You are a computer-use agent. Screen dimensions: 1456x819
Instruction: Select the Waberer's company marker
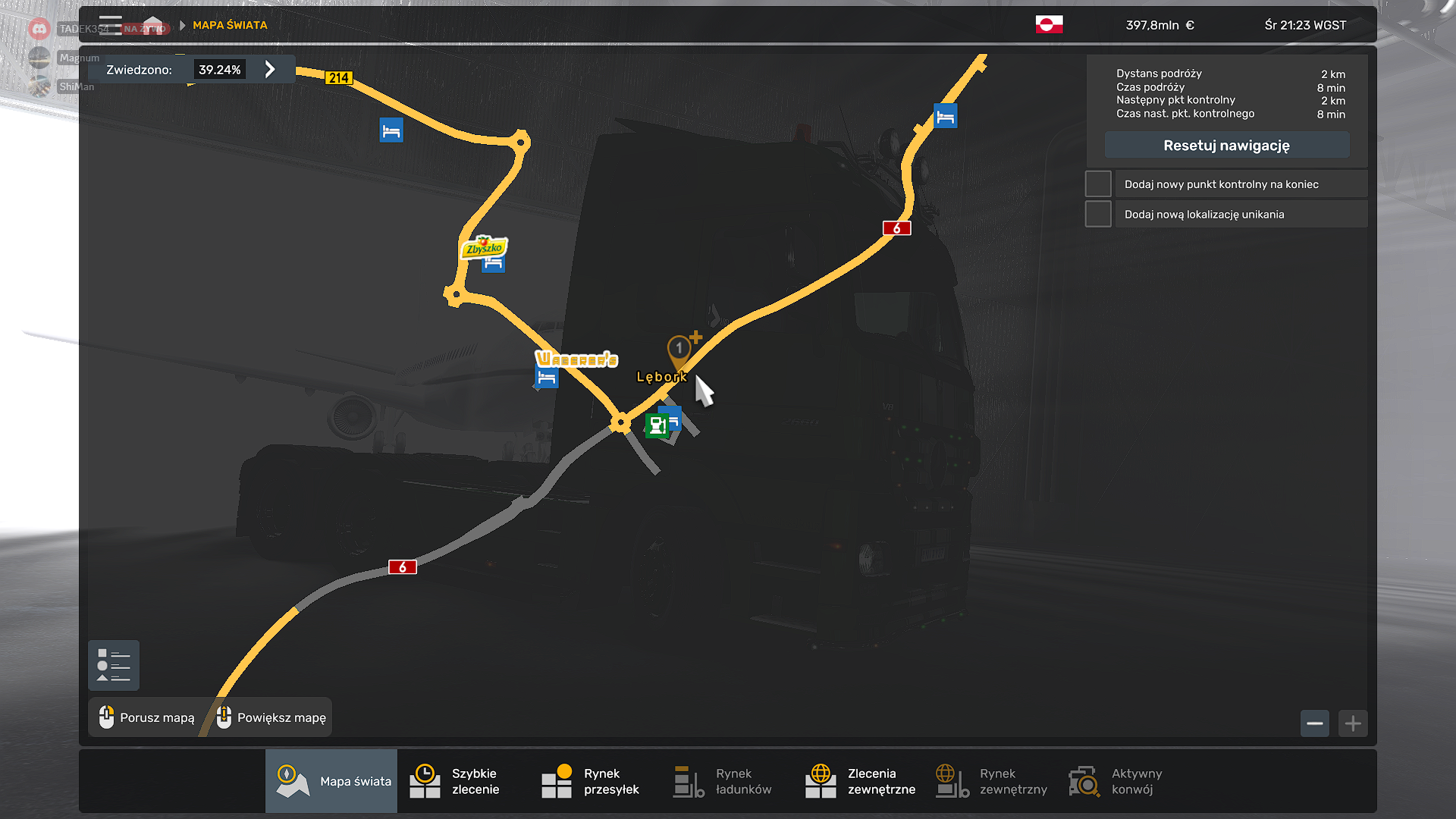tap(576, 359)
